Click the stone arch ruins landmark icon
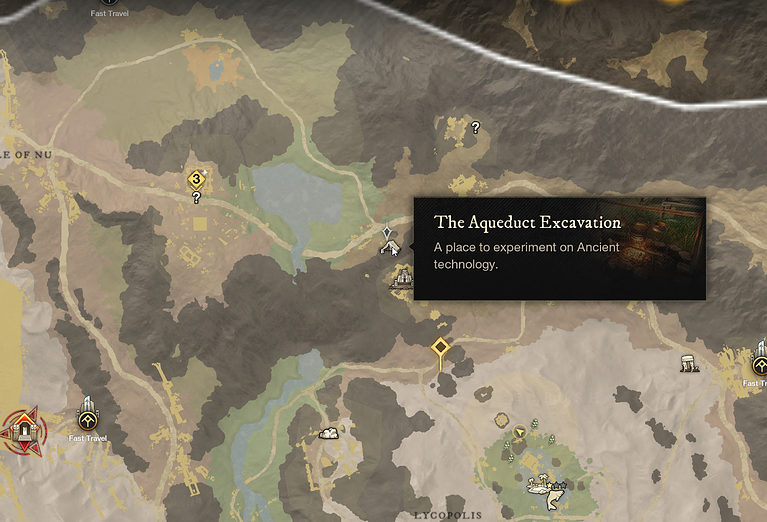Viewport: 767px width, 522px height. pos(688,364)
